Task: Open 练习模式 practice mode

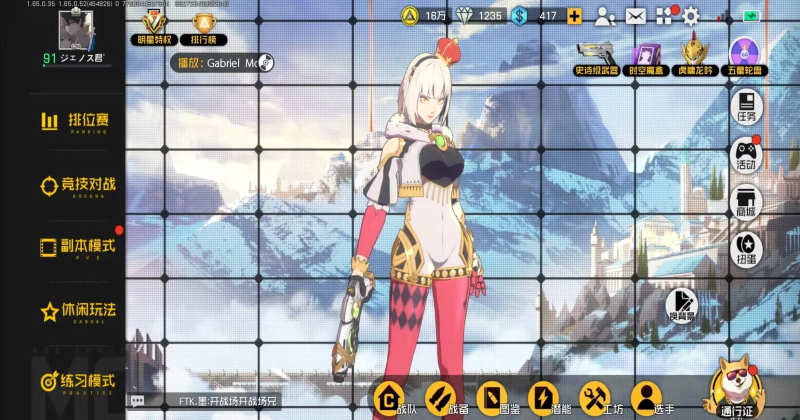Action: [77, 381]
